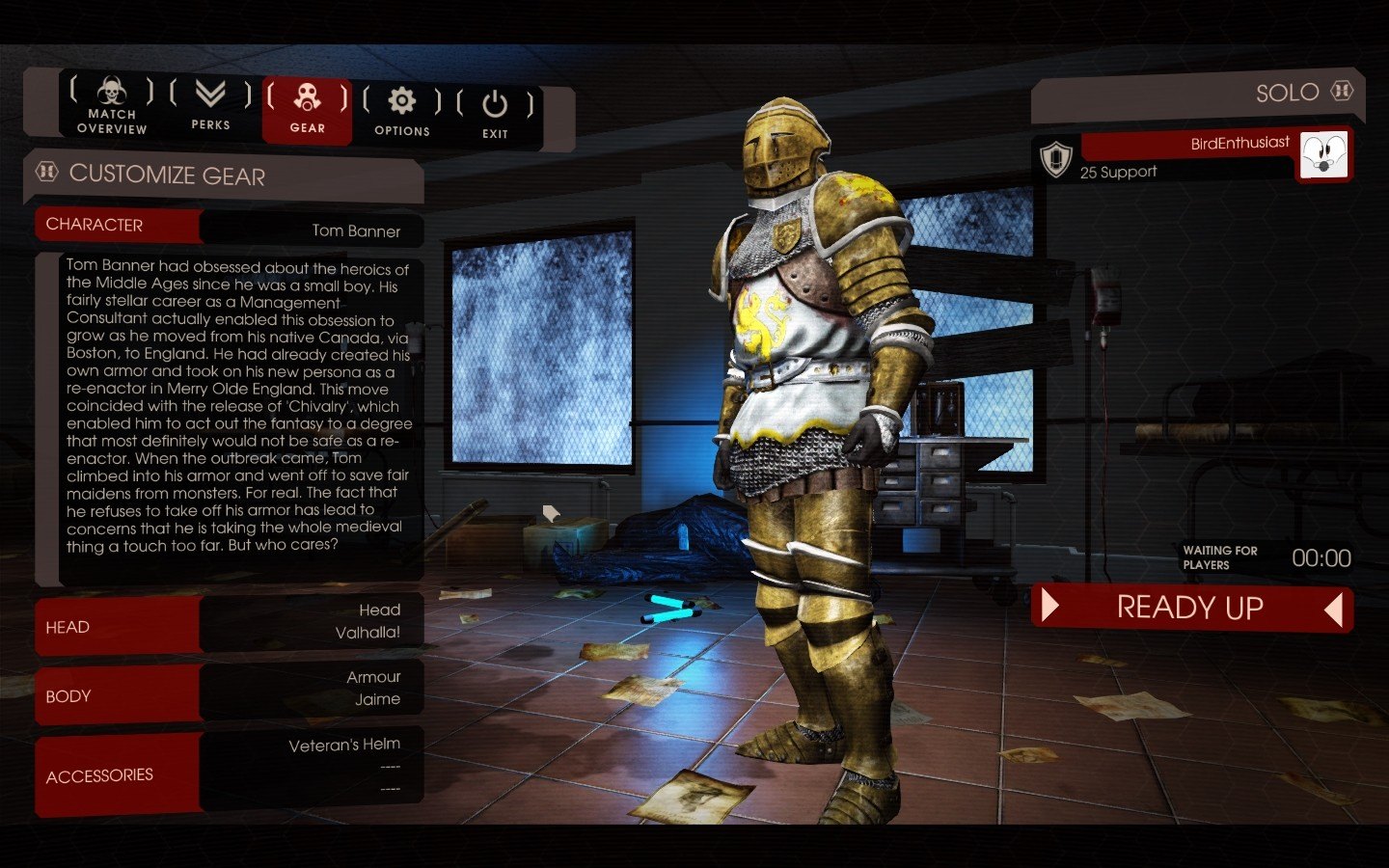The image size is (1389, 868).
Task: Click BirdEnthusiast's avatar picture
Action: pyautogui.click(x=1323, y=154)
